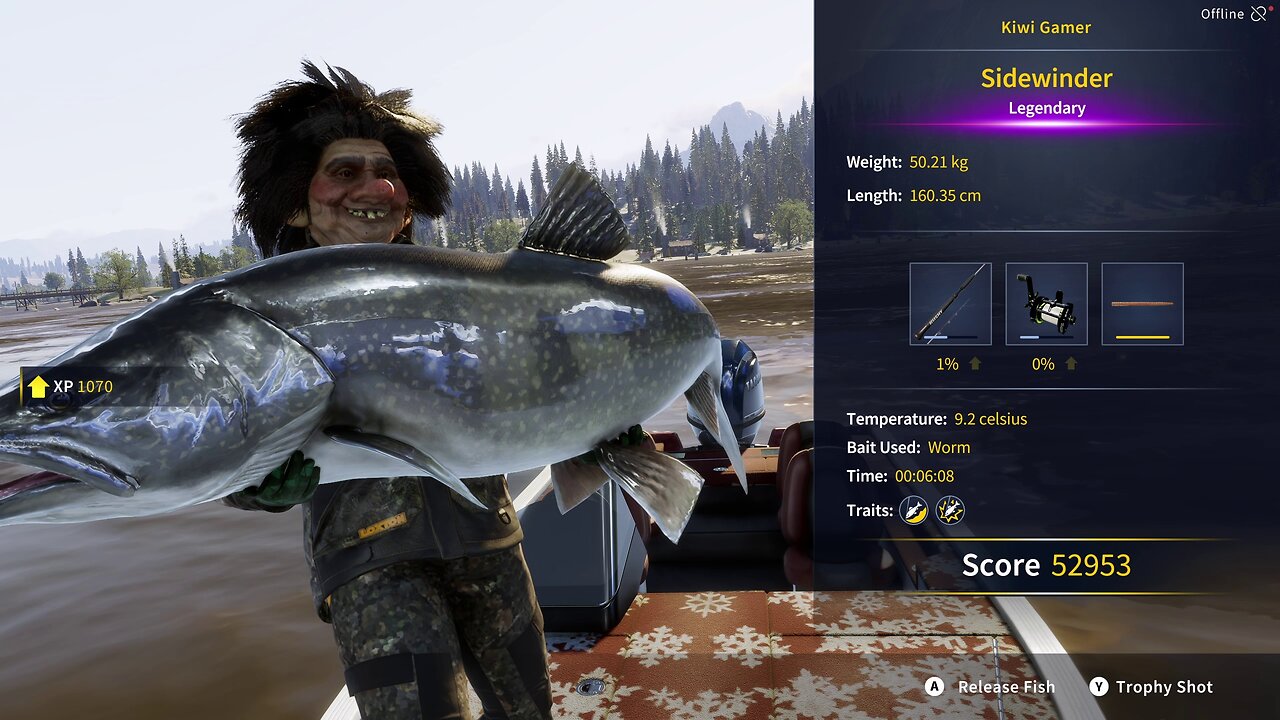Toggle the Legendary rarity banner

pyautogui.click(x=1046, y=107)
